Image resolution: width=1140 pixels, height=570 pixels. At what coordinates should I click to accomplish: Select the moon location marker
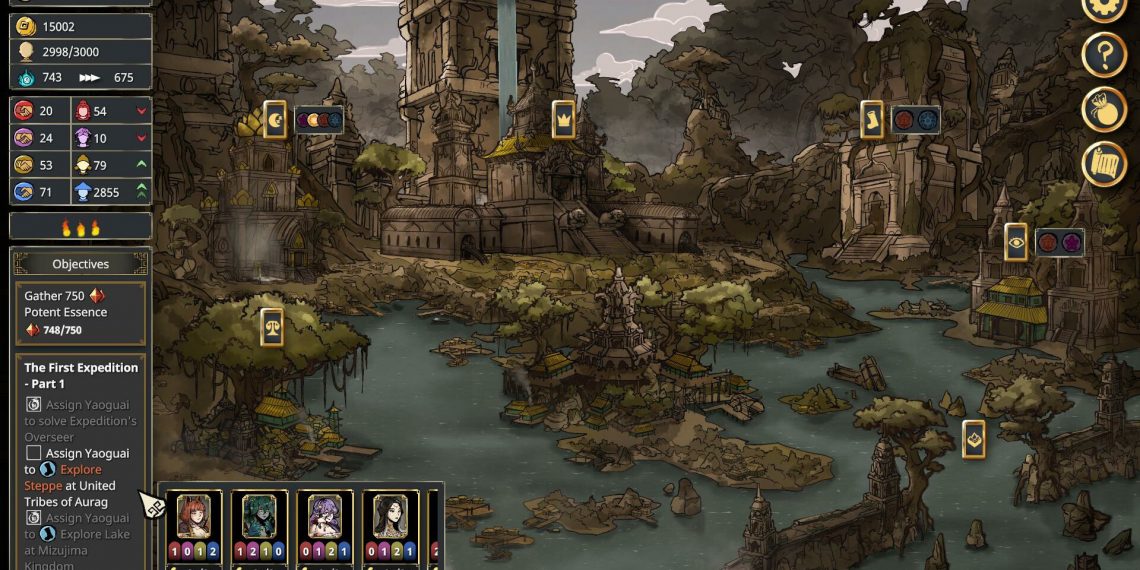click(275, 120)
